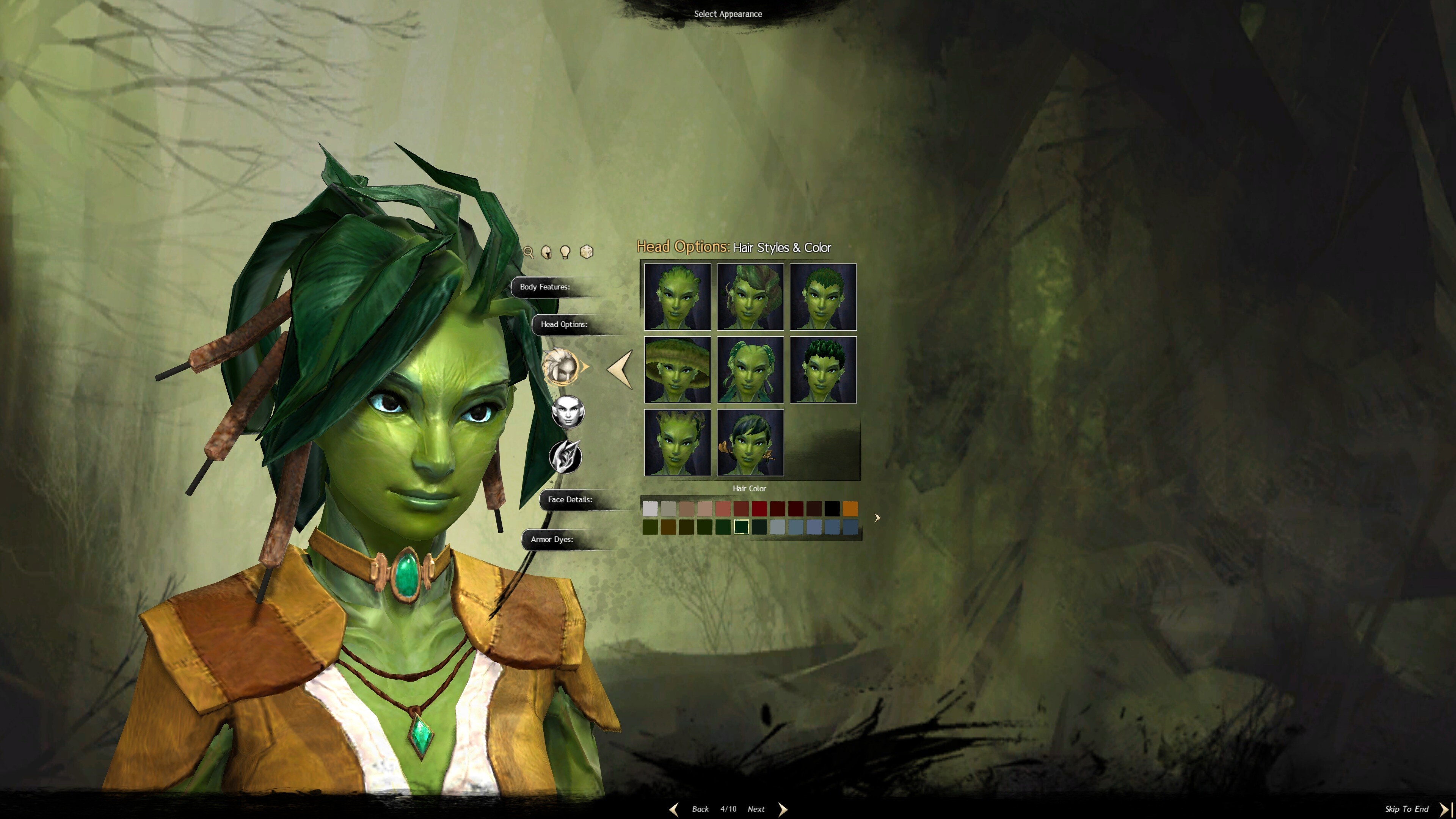
Task: Pick the hairstyle with orange leaf ornaments
Action: point(750,442)
